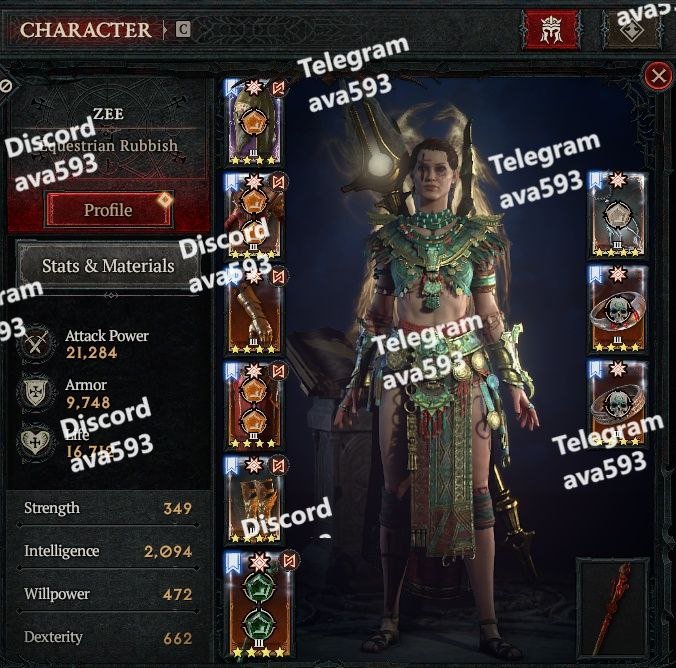Viewport: 676px width, 668px height.
Task: Select the equipped amulet slot
Action: click(x=617, y=216)
